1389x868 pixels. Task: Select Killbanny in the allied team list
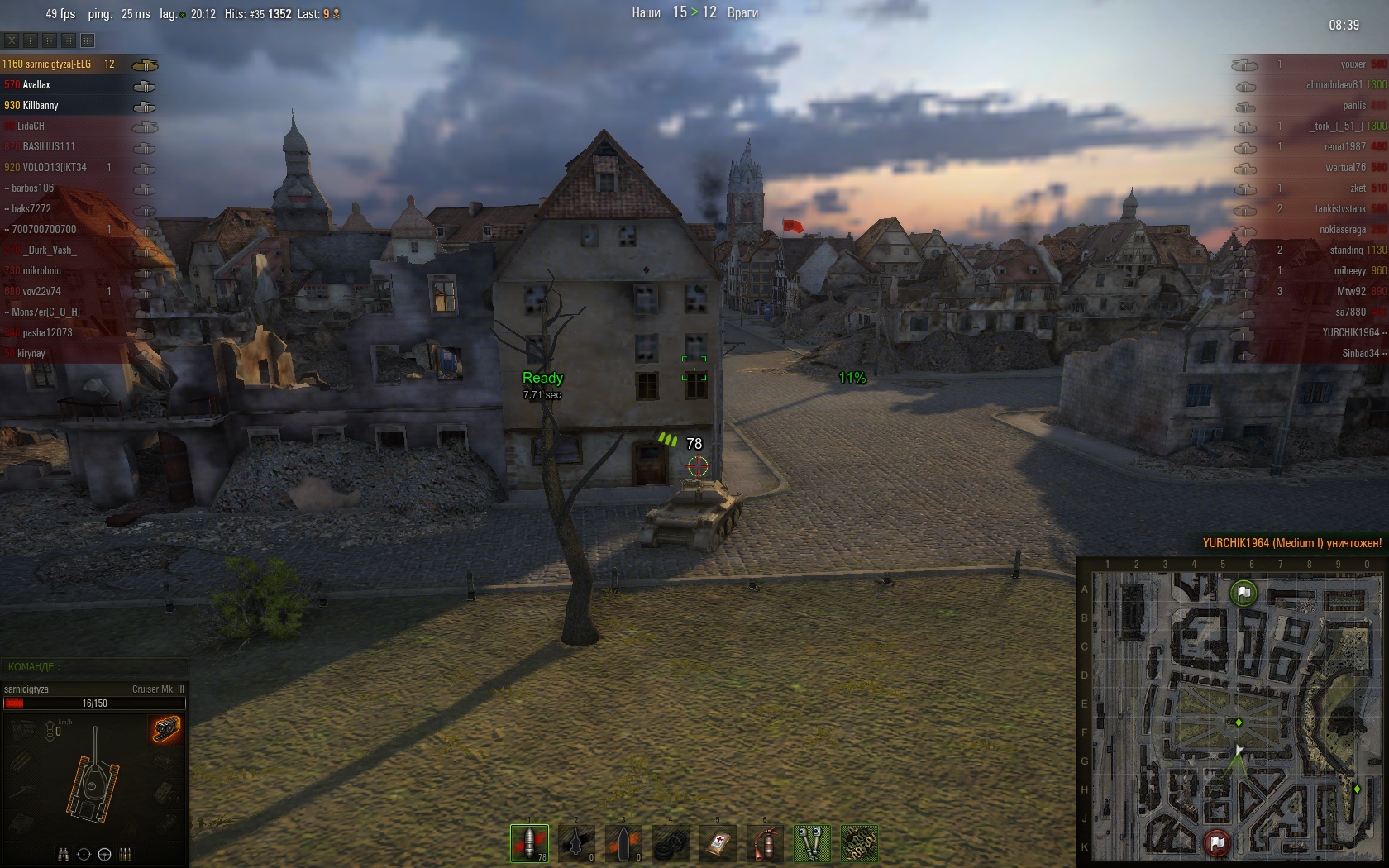pyautogui.click(x=41, y=106)
